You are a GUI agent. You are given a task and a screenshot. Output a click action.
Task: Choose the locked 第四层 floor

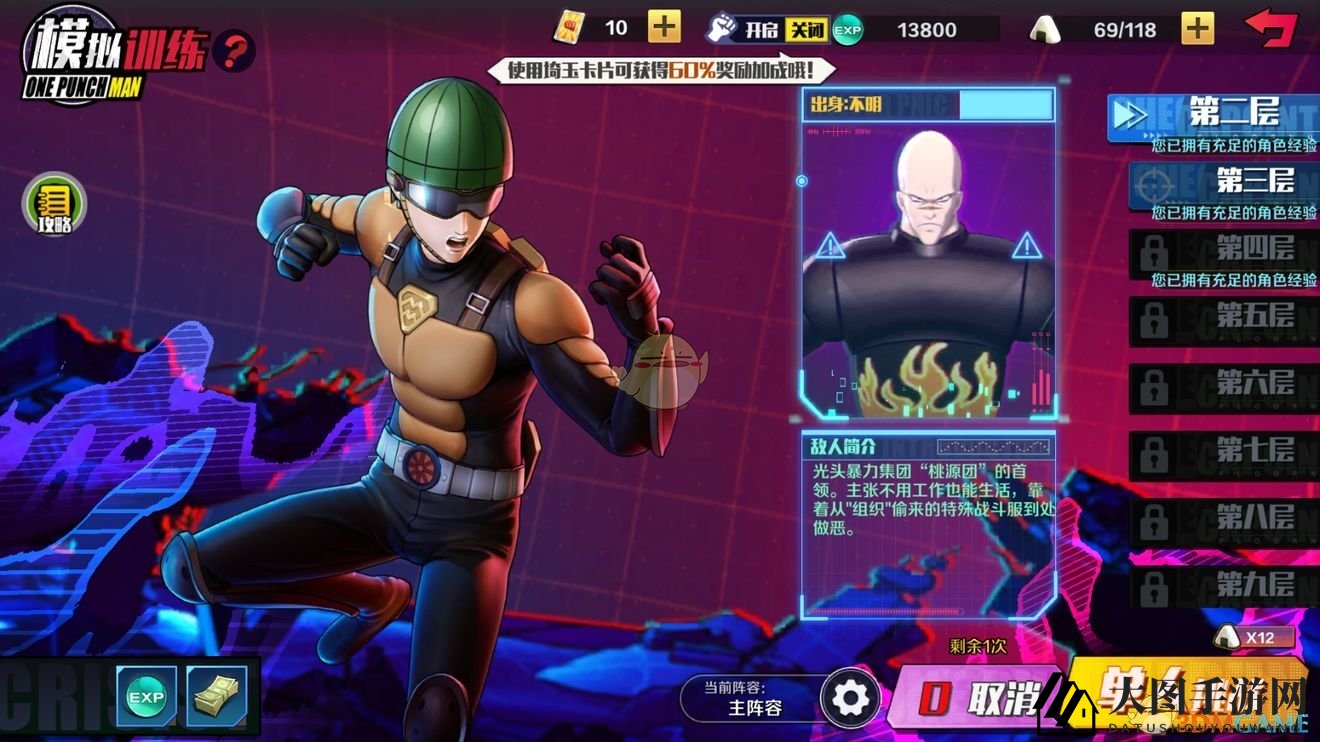tap(1223, 249)
